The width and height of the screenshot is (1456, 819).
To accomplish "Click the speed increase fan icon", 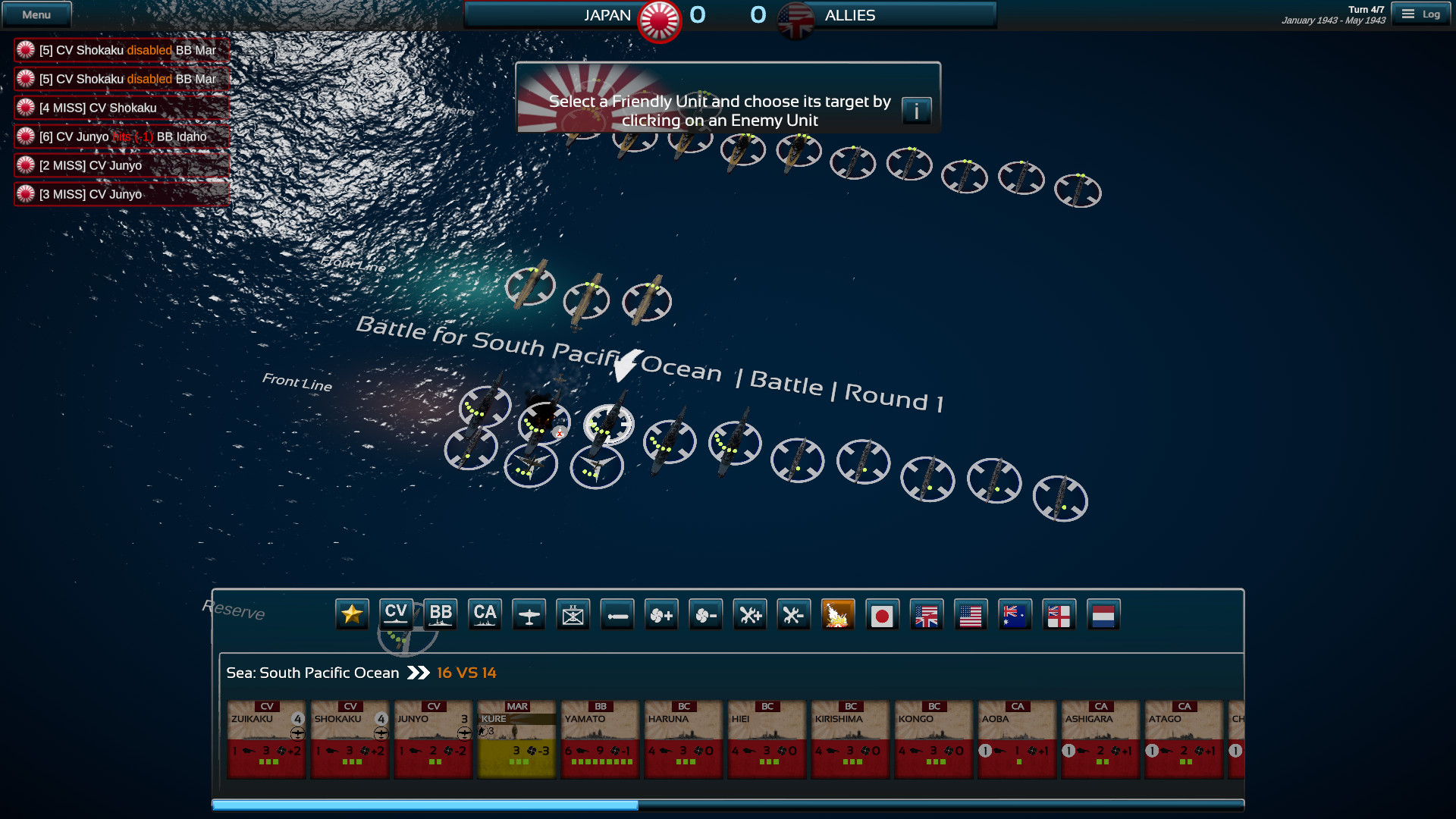I will pyautogui.click(x=661, y=614).
